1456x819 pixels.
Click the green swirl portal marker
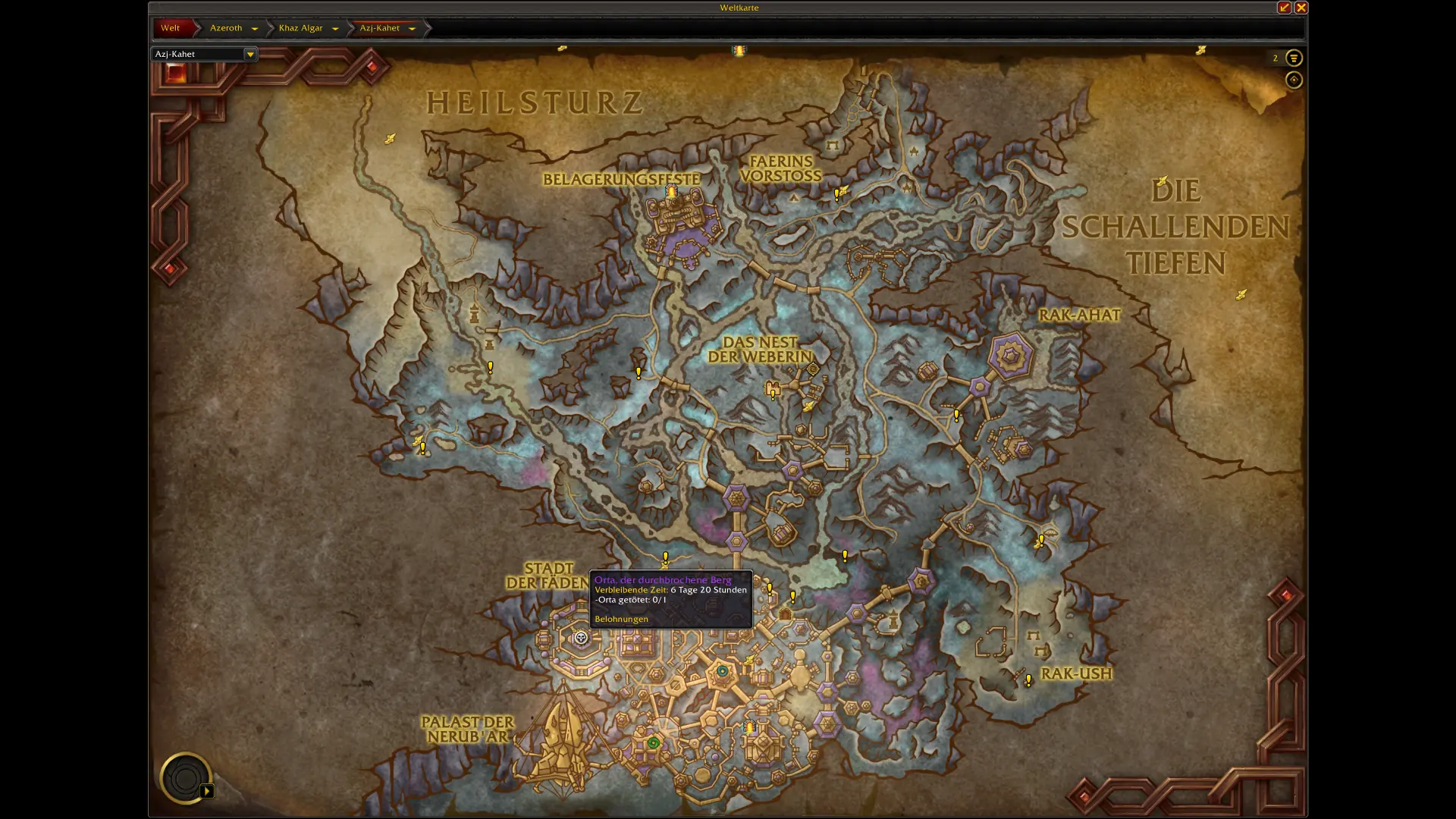point(654,743)
